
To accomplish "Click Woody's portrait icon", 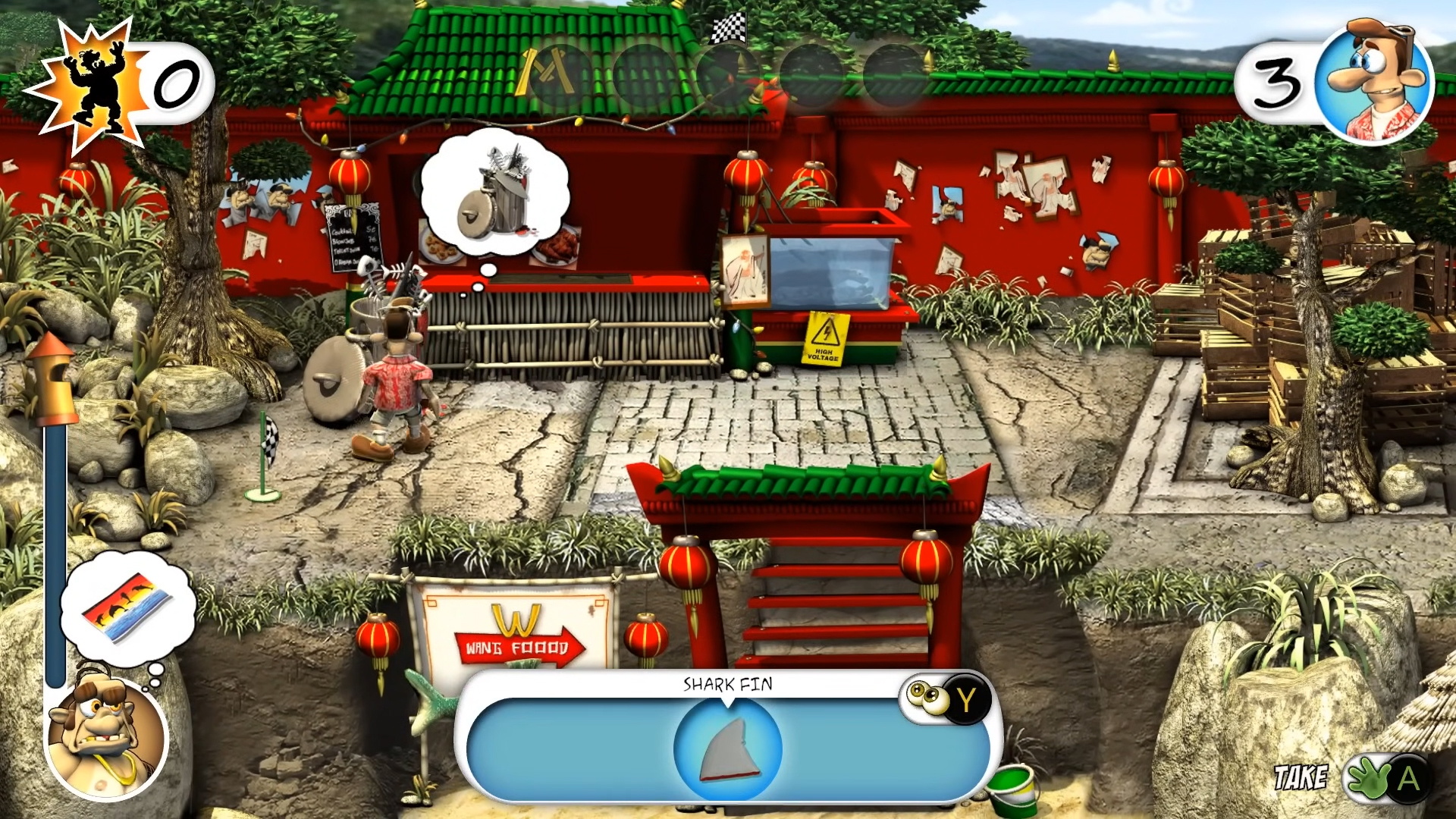I will 1374,82.
